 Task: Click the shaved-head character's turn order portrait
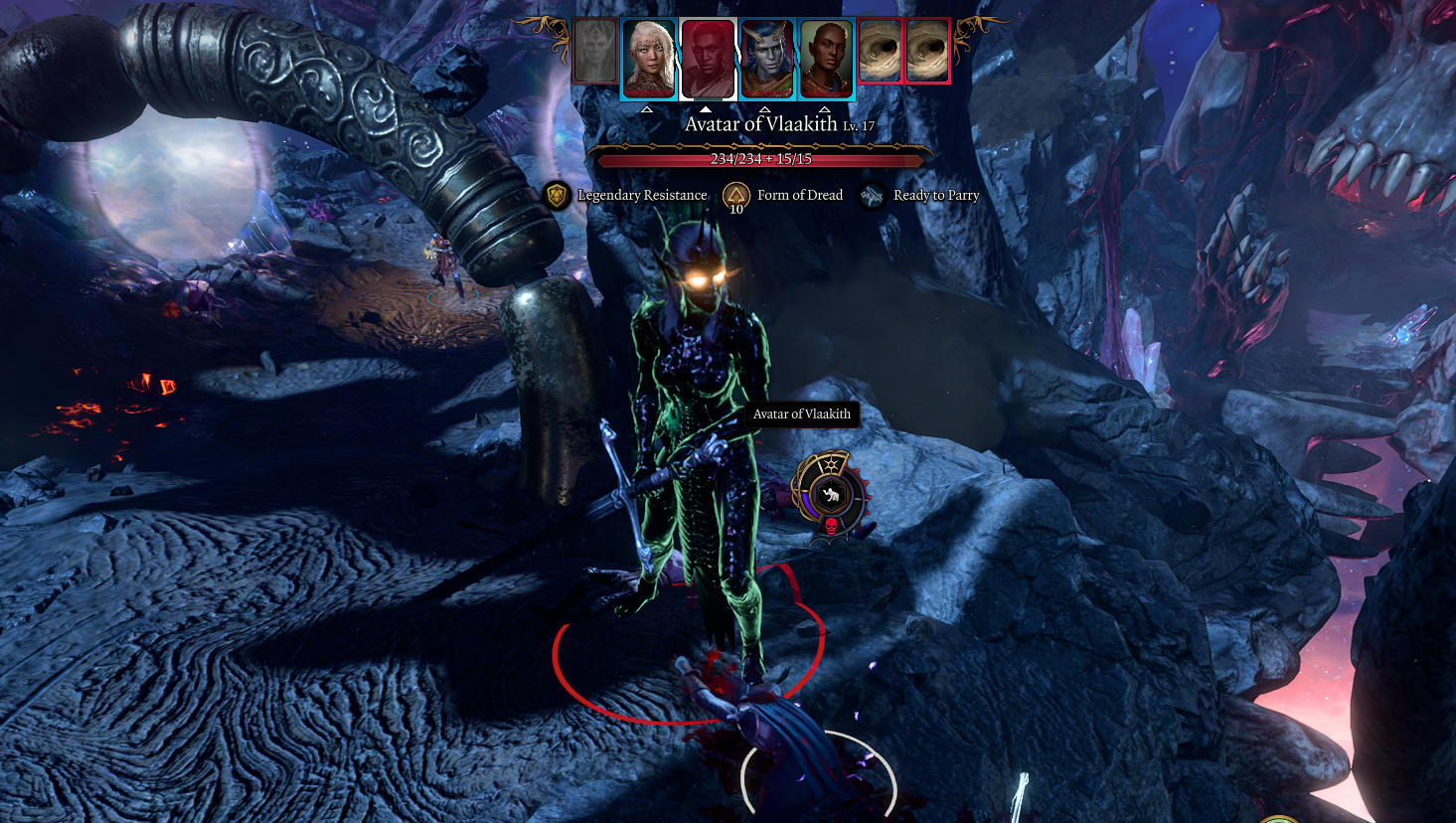(826, 59)
